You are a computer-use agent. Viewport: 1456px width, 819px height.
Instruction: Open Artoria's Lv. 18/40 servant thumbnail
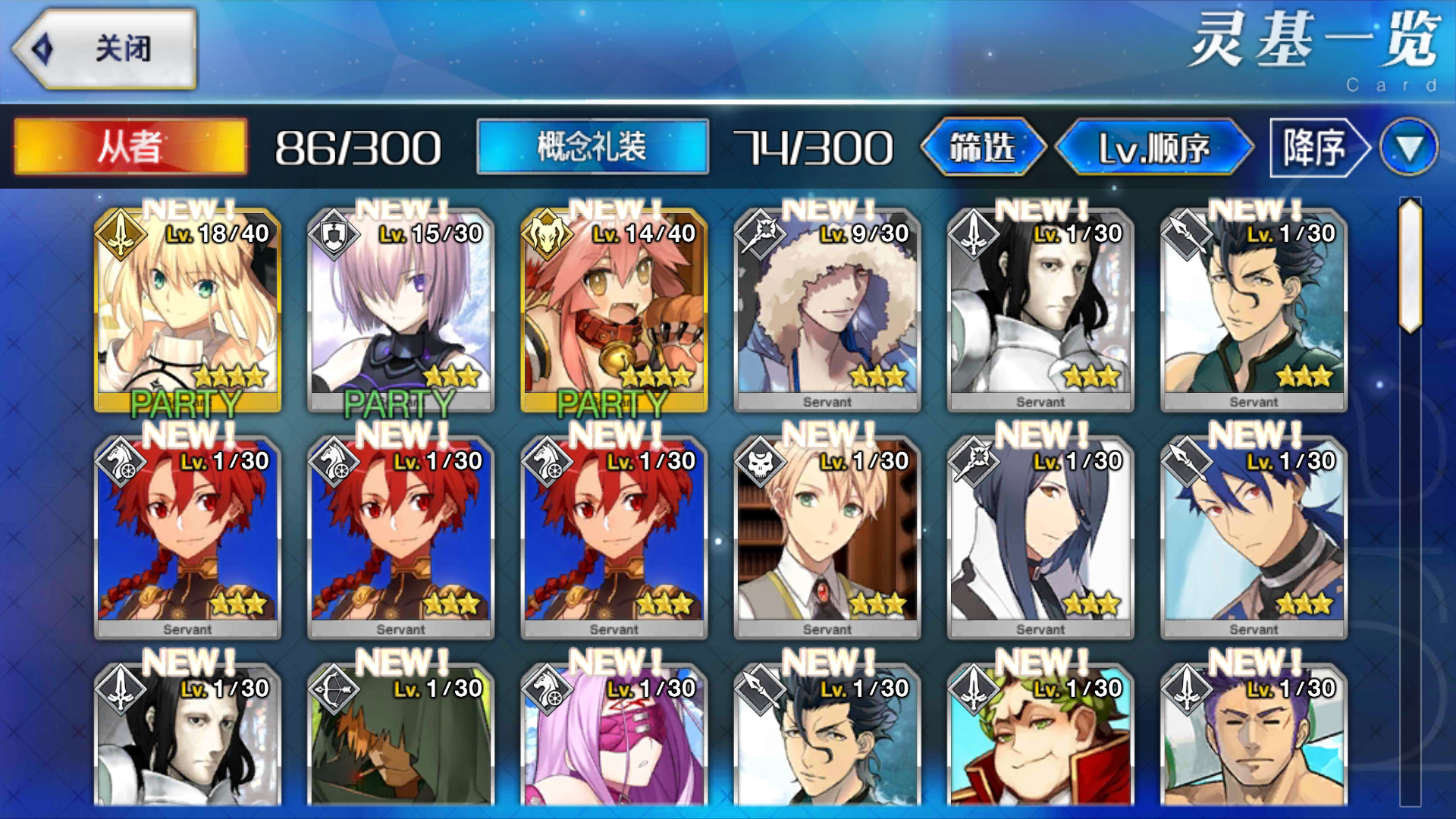coord(187,311)
